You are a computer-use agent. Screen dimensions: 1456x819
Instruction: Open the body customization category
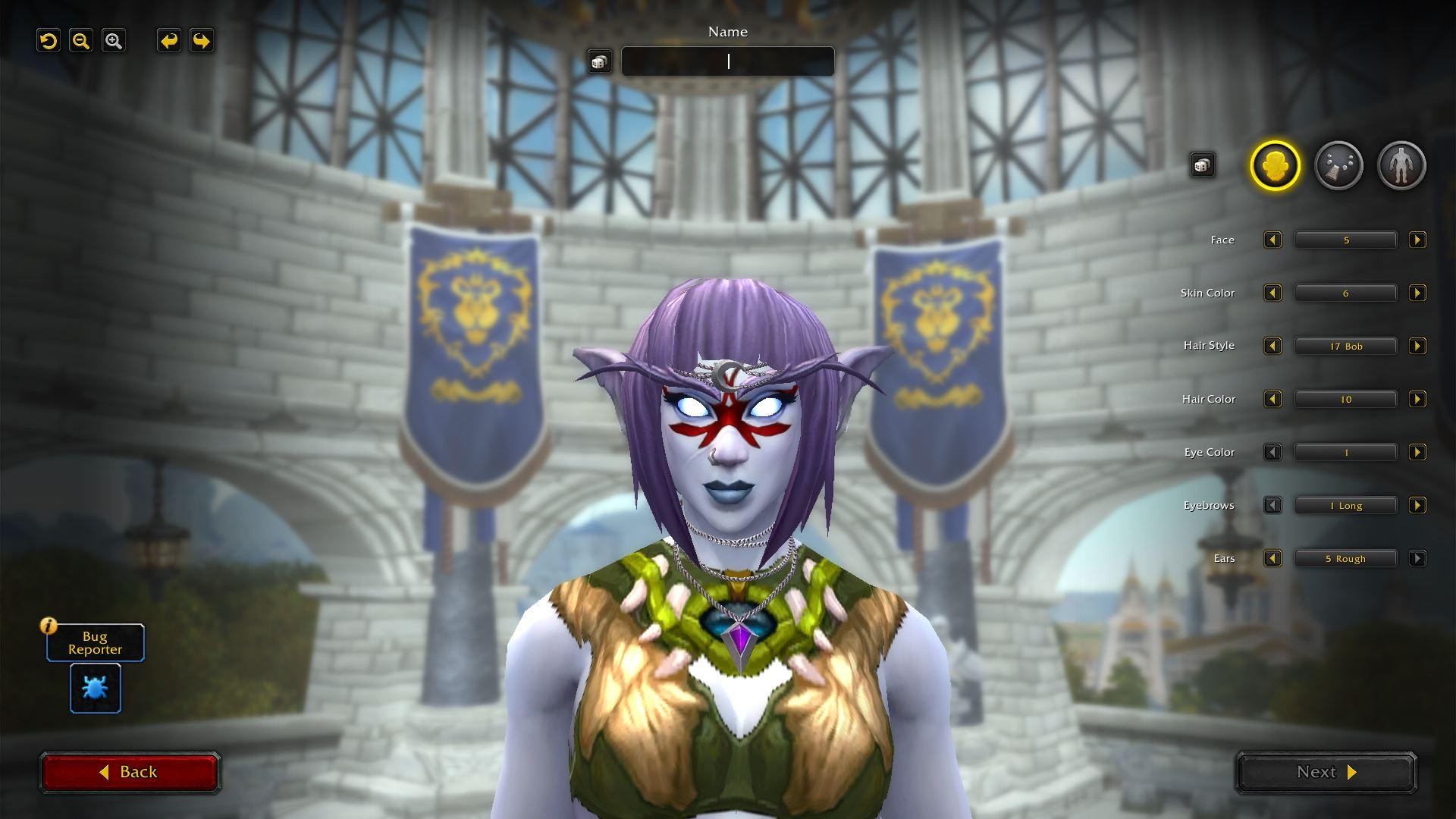coord(1401,165)
